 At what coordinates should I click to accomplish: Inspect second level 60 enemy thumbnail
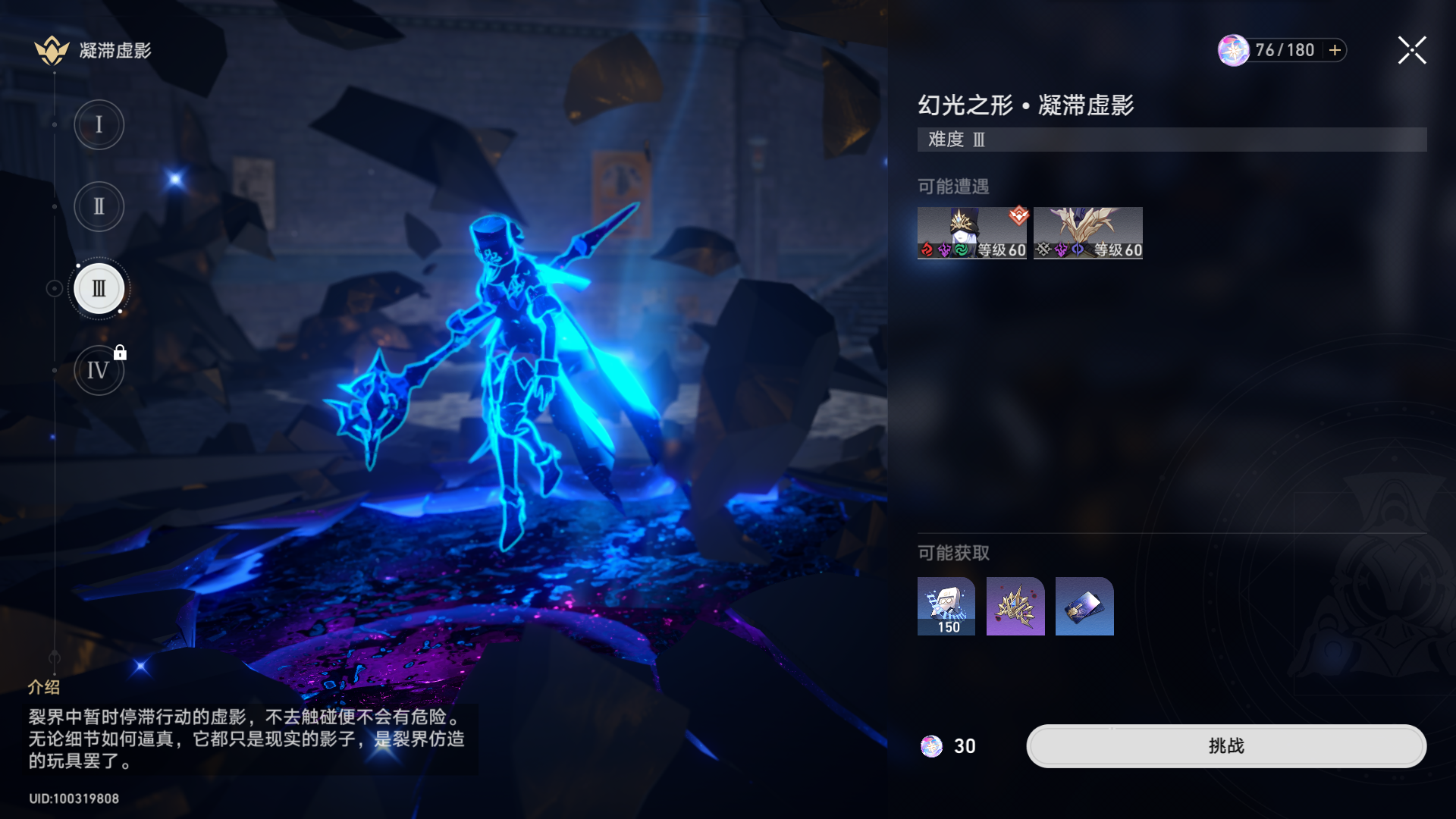click(x=1087, y=233)
